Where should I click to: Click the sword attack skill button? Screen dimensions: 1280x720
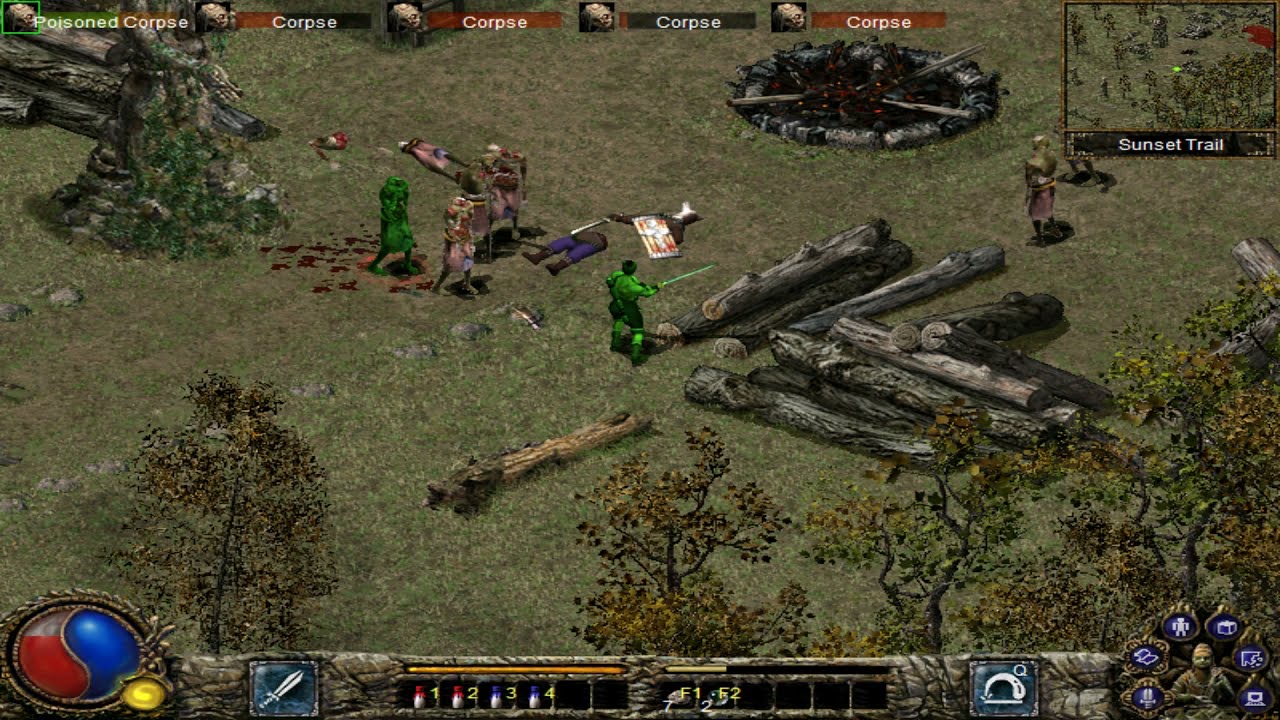point(283,687)
